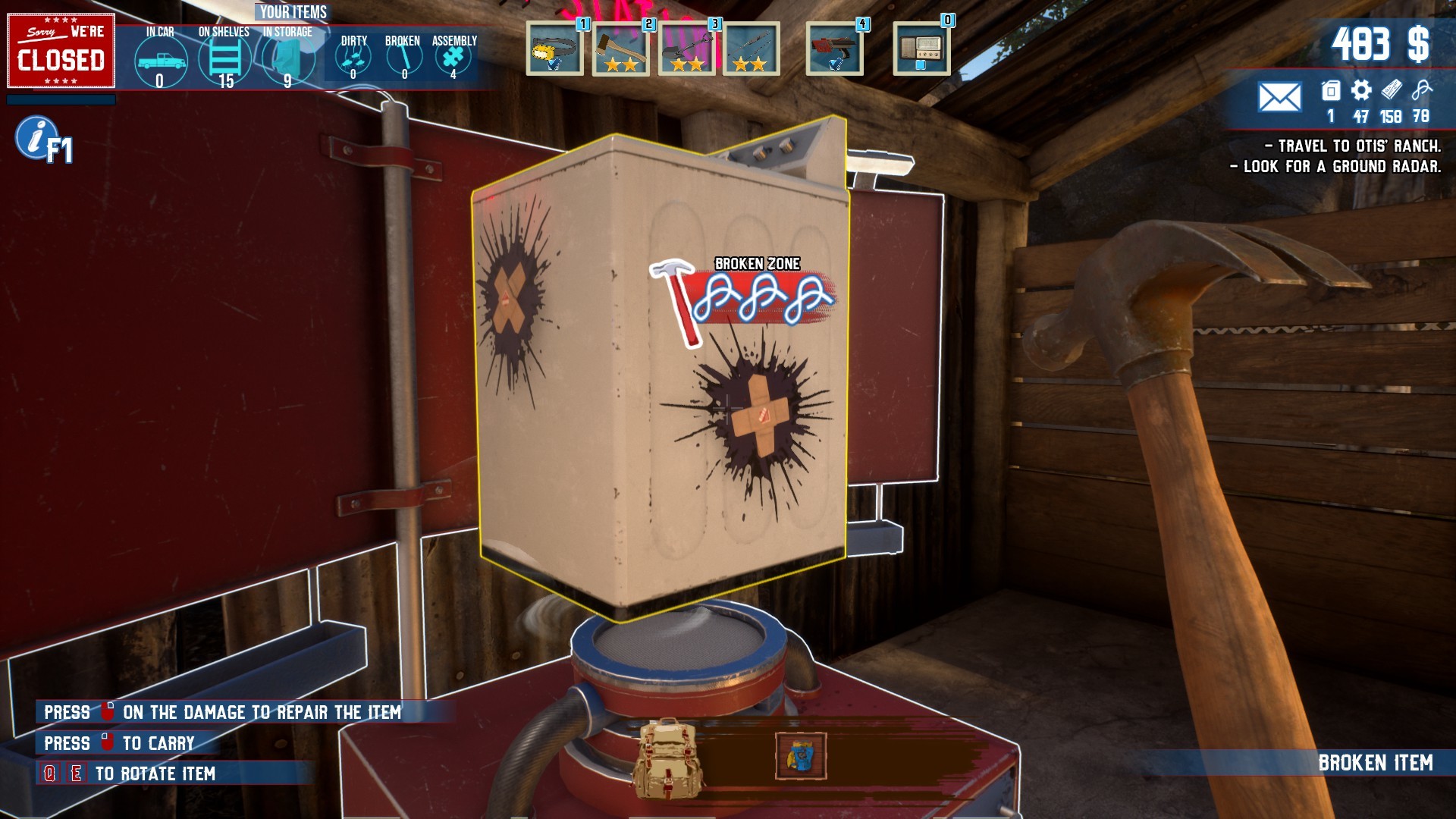1456x819 pixels.
Task: View the On Shelves items counter
Action: (224, 59)
